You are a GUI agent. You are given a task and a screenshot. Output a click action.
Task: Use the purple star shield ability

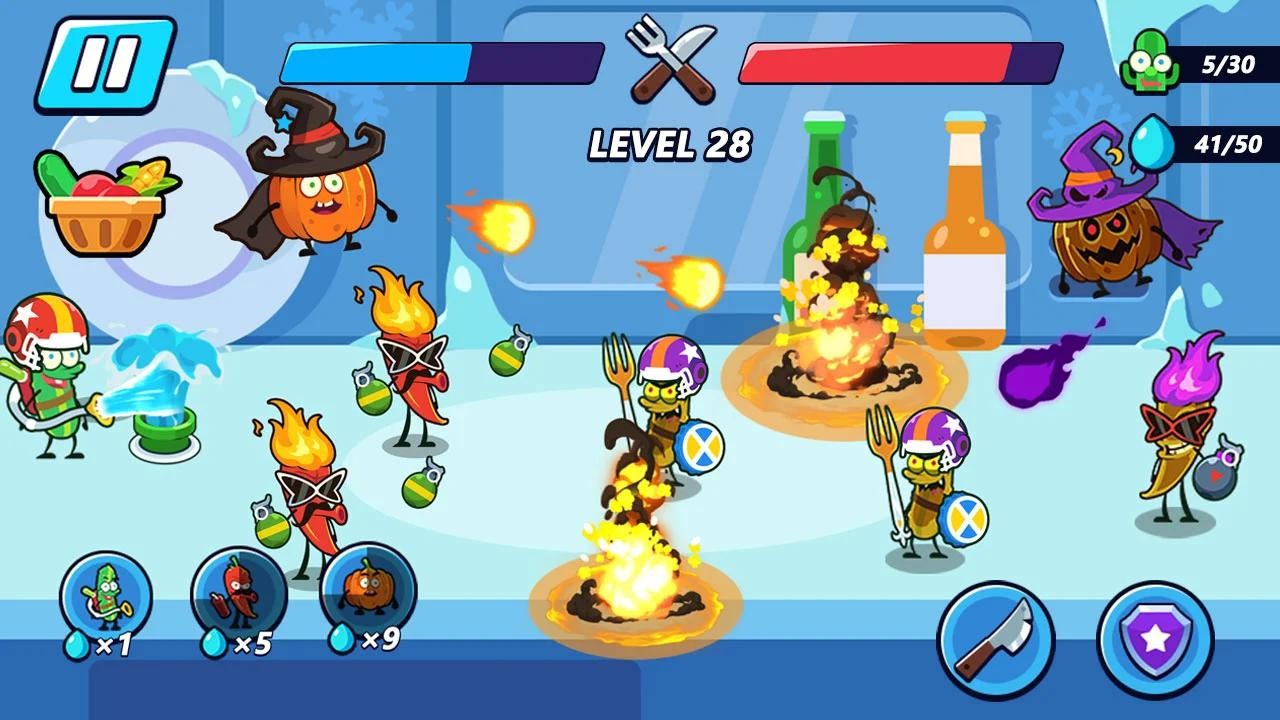click(x=1155, y=640)
